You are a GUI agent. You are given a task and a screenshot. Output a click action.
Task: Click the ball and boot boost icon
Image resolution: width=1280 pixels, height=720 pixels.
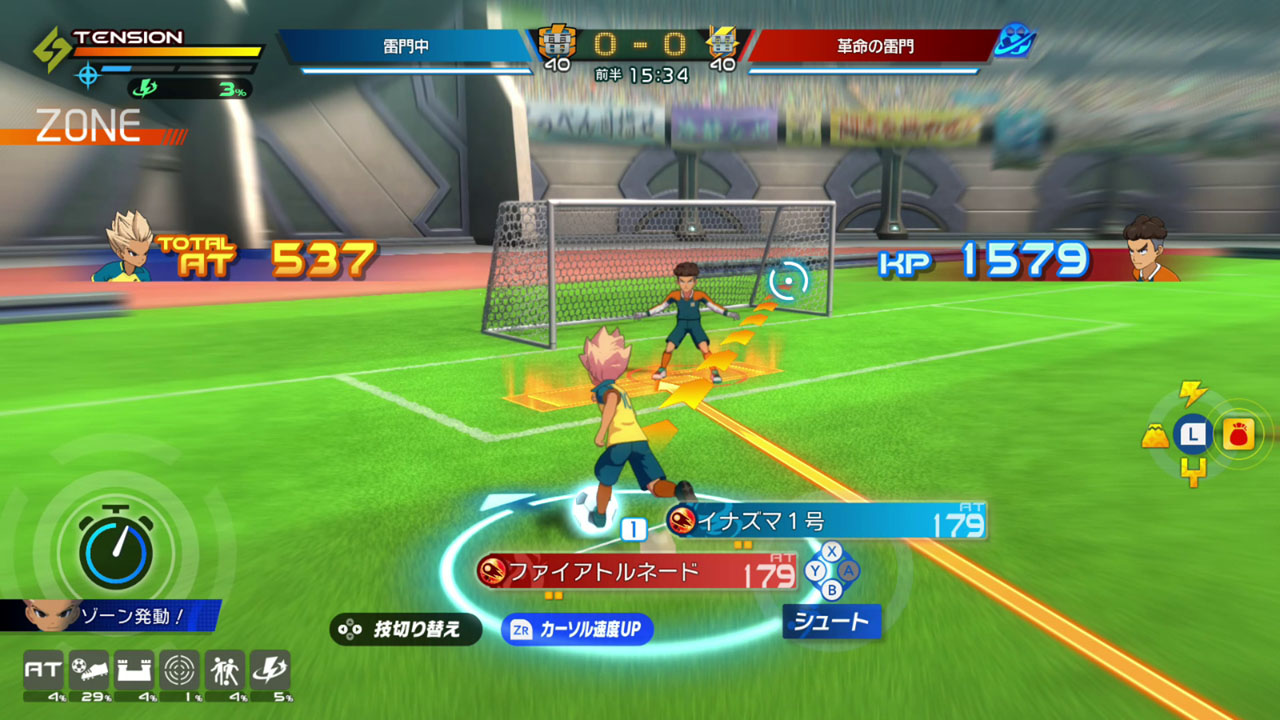(89, 669)
